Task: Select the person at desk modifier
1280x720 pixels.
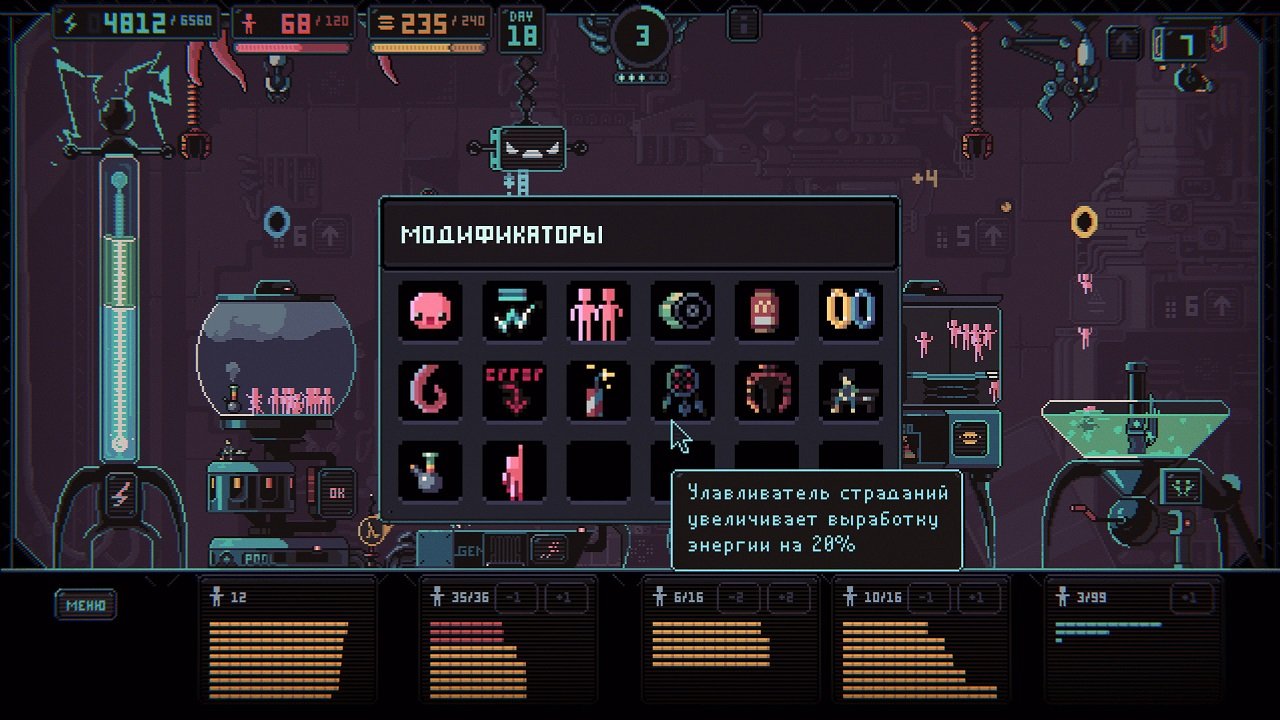Action: [x=850, y=390]
